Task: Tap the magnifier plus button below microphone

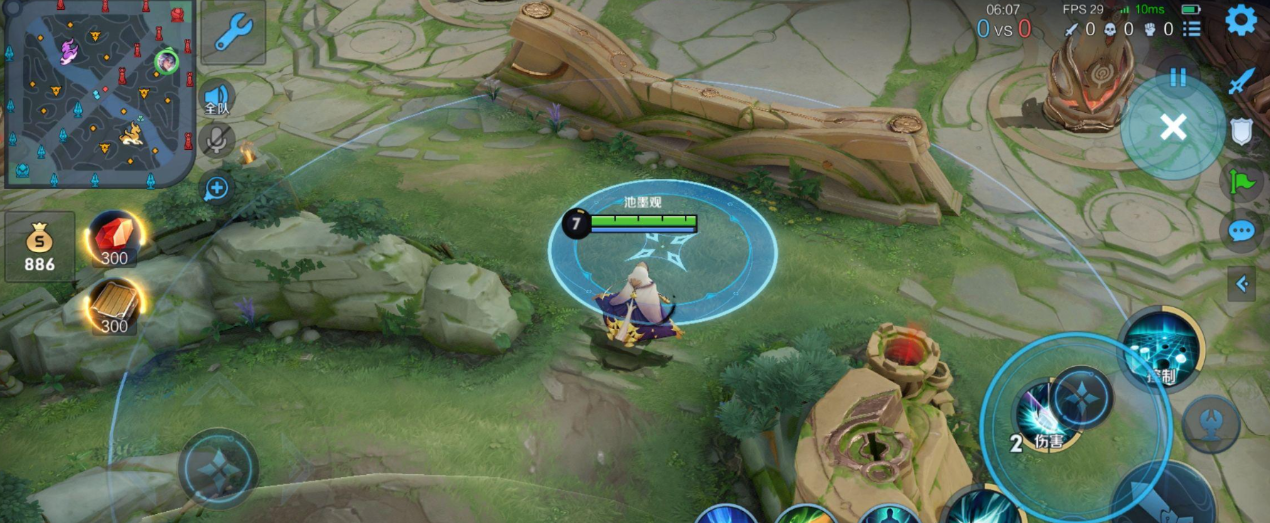Action: click(216, 187)
